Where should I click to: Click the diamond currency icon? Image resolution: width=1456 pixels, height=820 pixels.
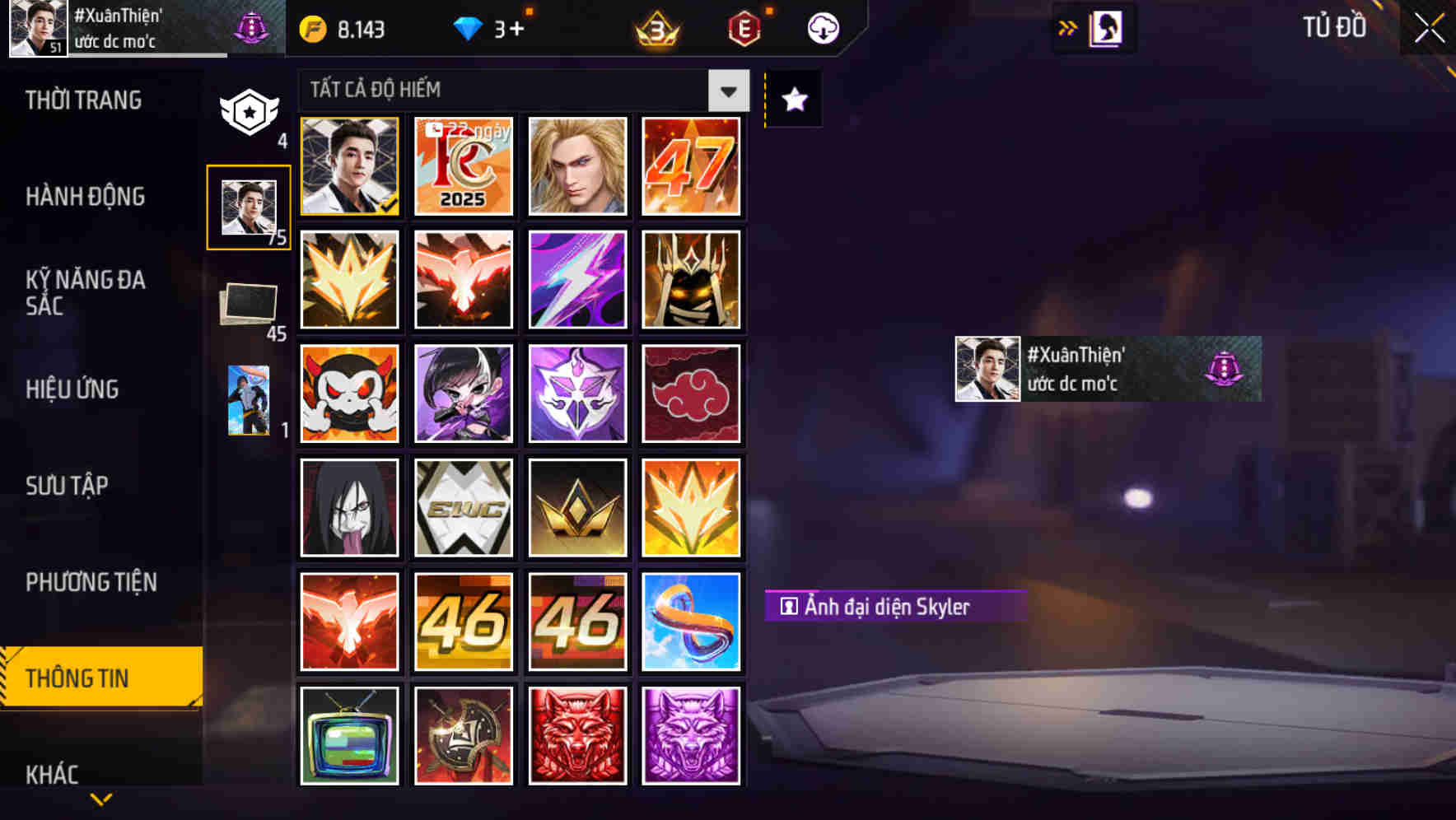469,27
